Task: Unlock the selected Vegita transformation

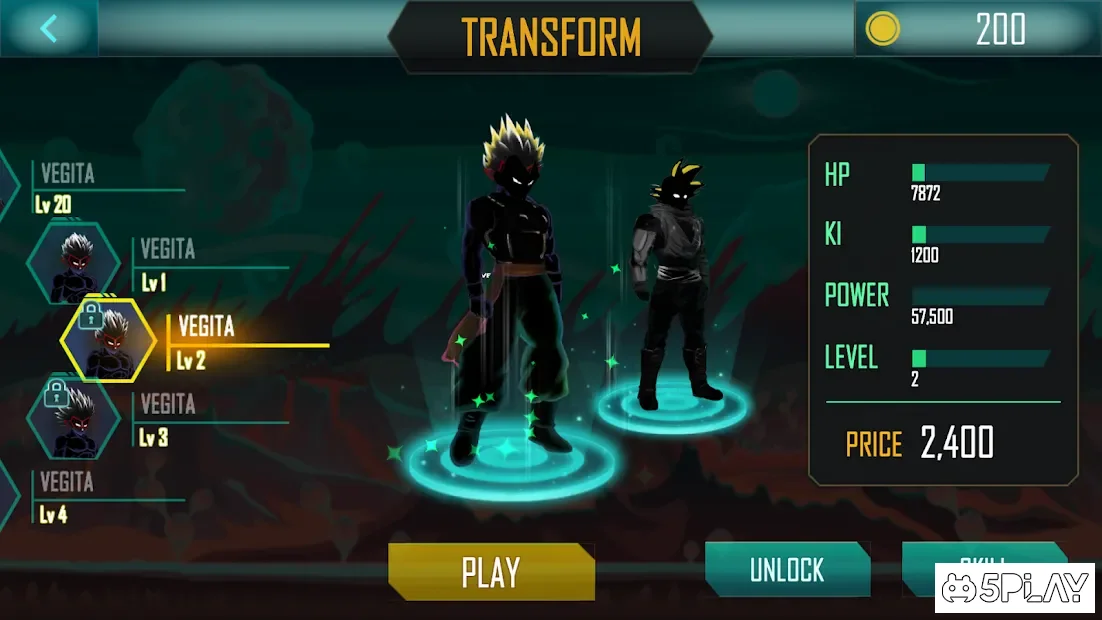Action: [787, 570]
